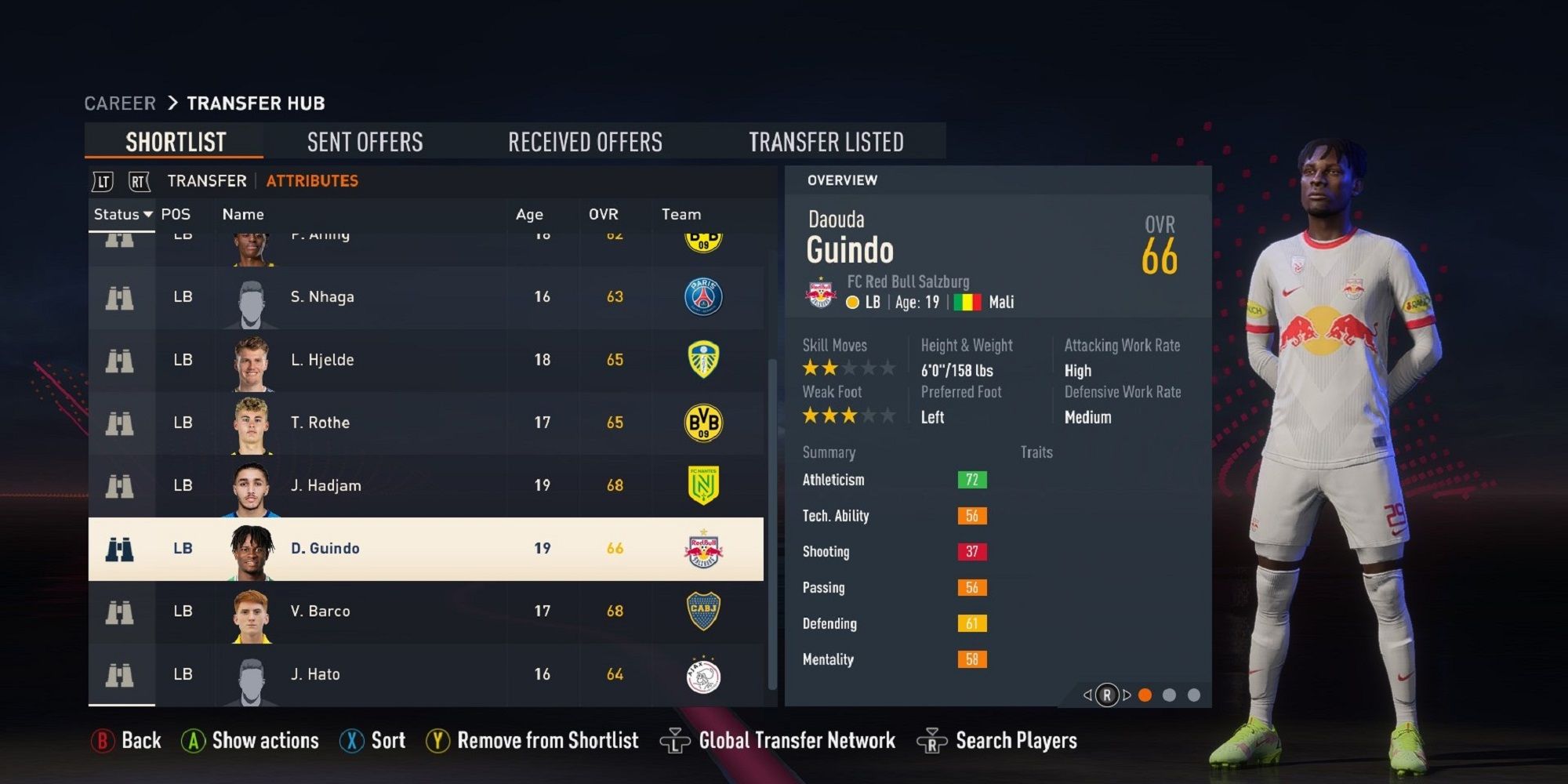Image resolution: width=1568 pixels, height=784 pixels.
Task: Switch to the Received Offers tab
Action: 585,141
